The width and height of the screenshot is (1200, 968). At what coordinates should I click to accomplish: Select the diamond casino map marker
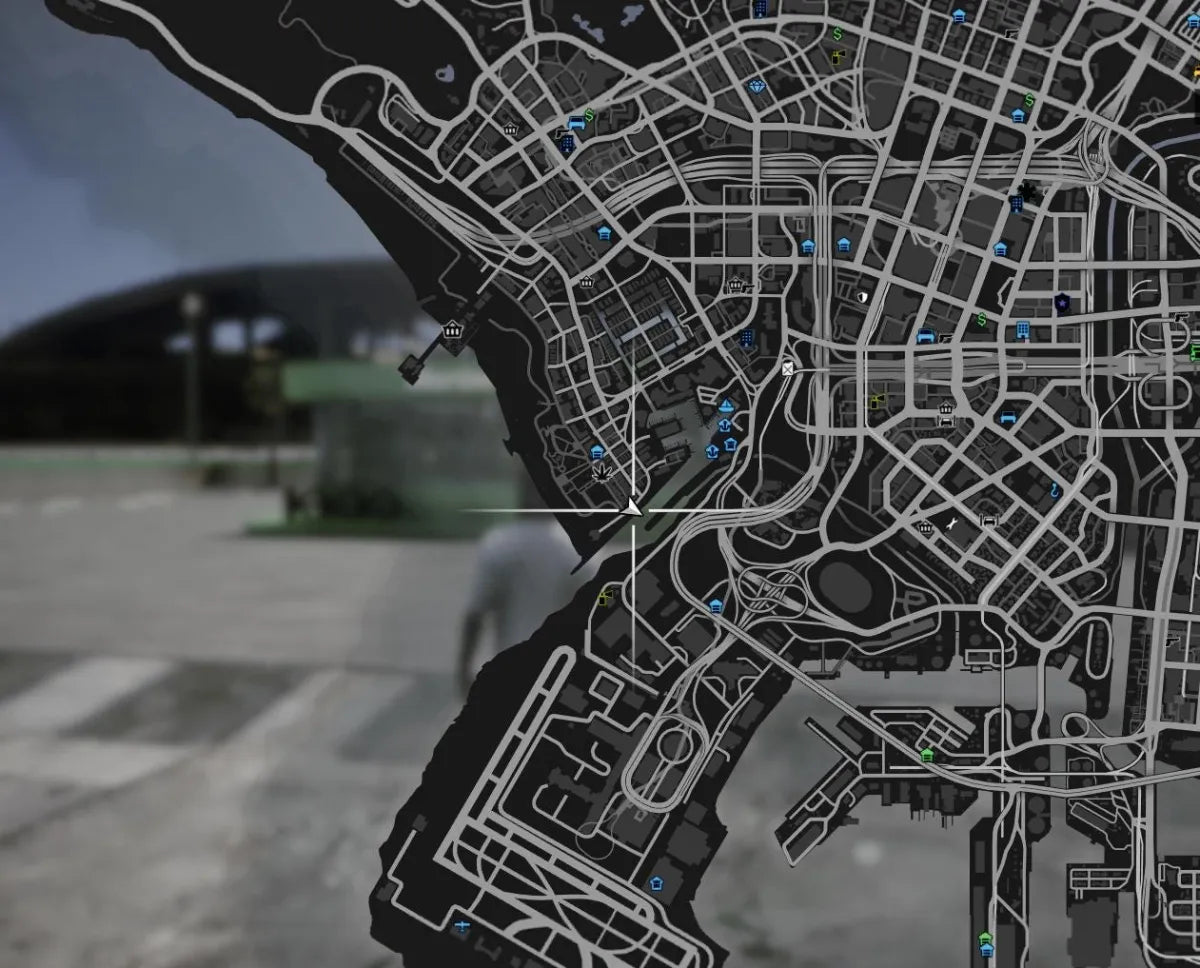(x=757, y=86)
